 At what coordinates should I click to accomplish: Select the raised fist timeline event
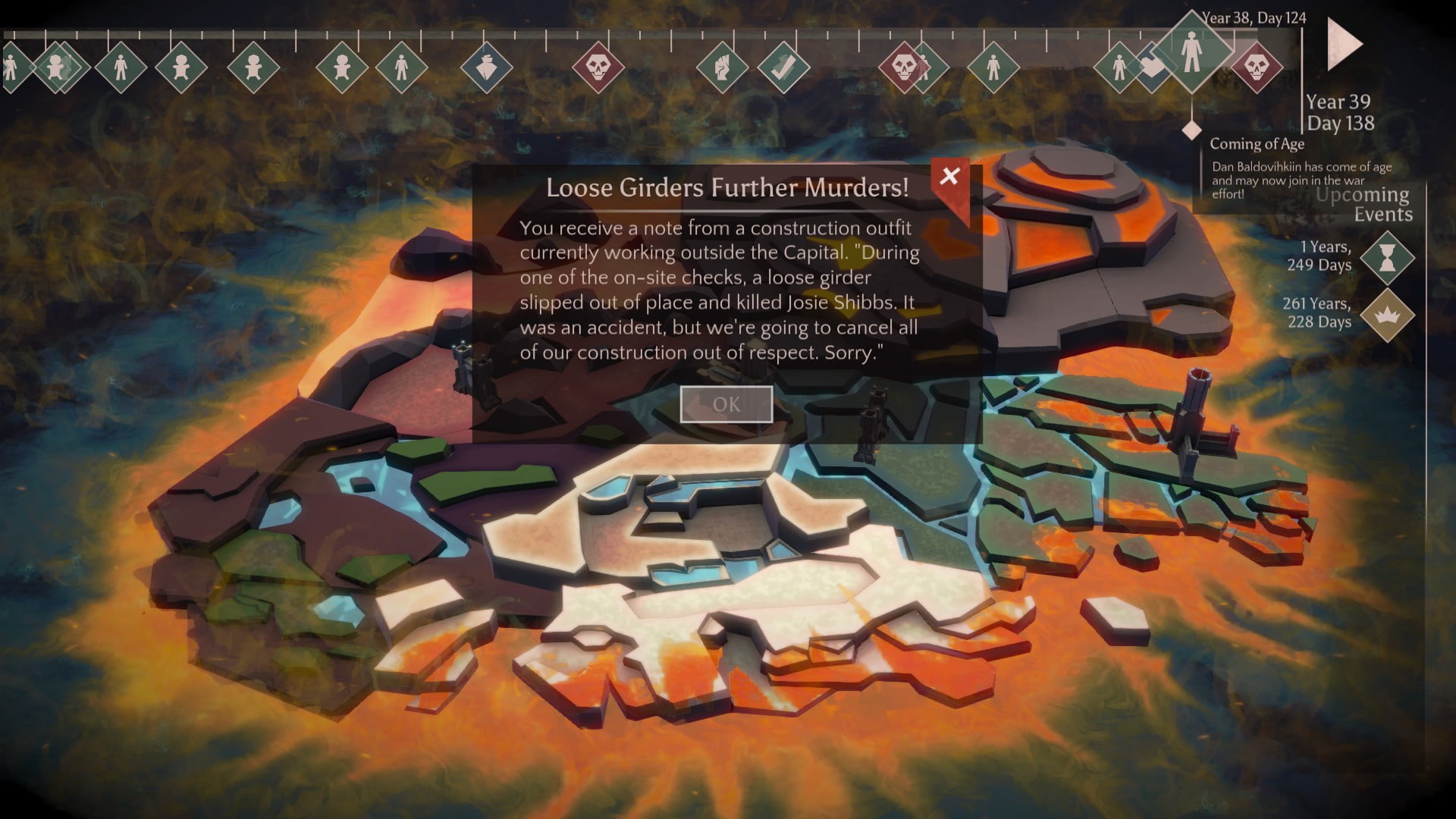(721, 67)
